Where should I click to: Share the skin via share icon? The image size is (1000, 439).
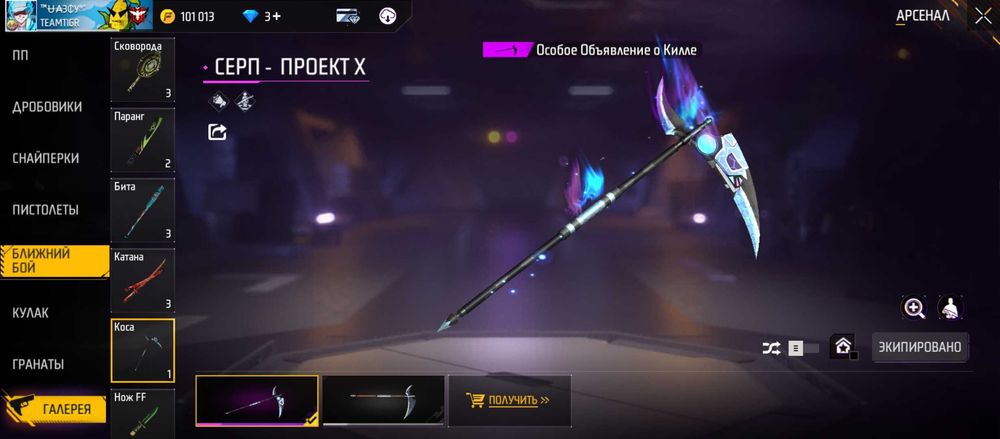click(217, 131)
